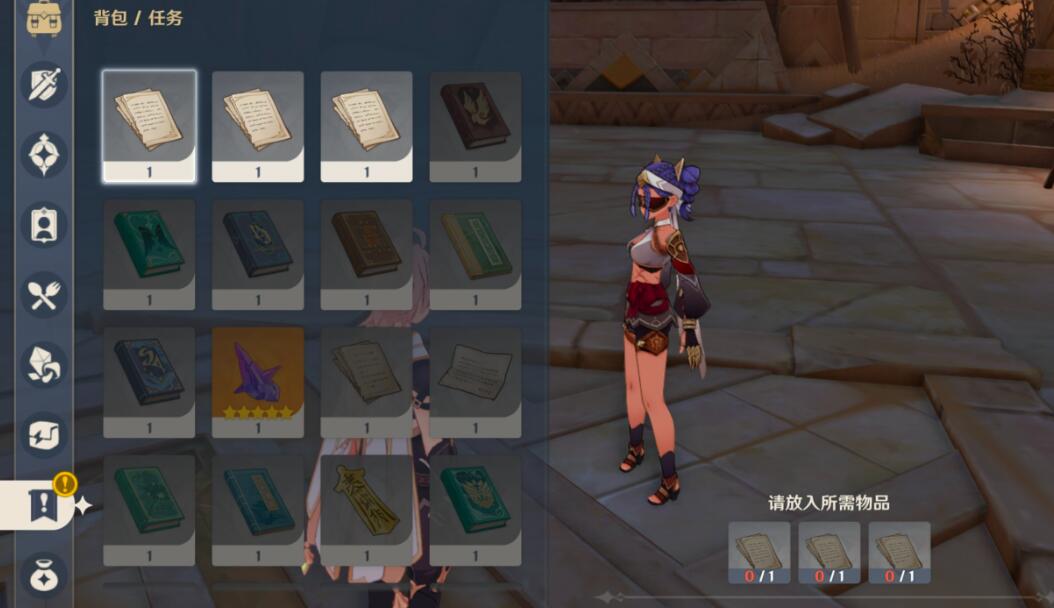Click the backpack icon at the sidebar top
This screenshot has width=1054, height=608.
click(x=44, y=17)
